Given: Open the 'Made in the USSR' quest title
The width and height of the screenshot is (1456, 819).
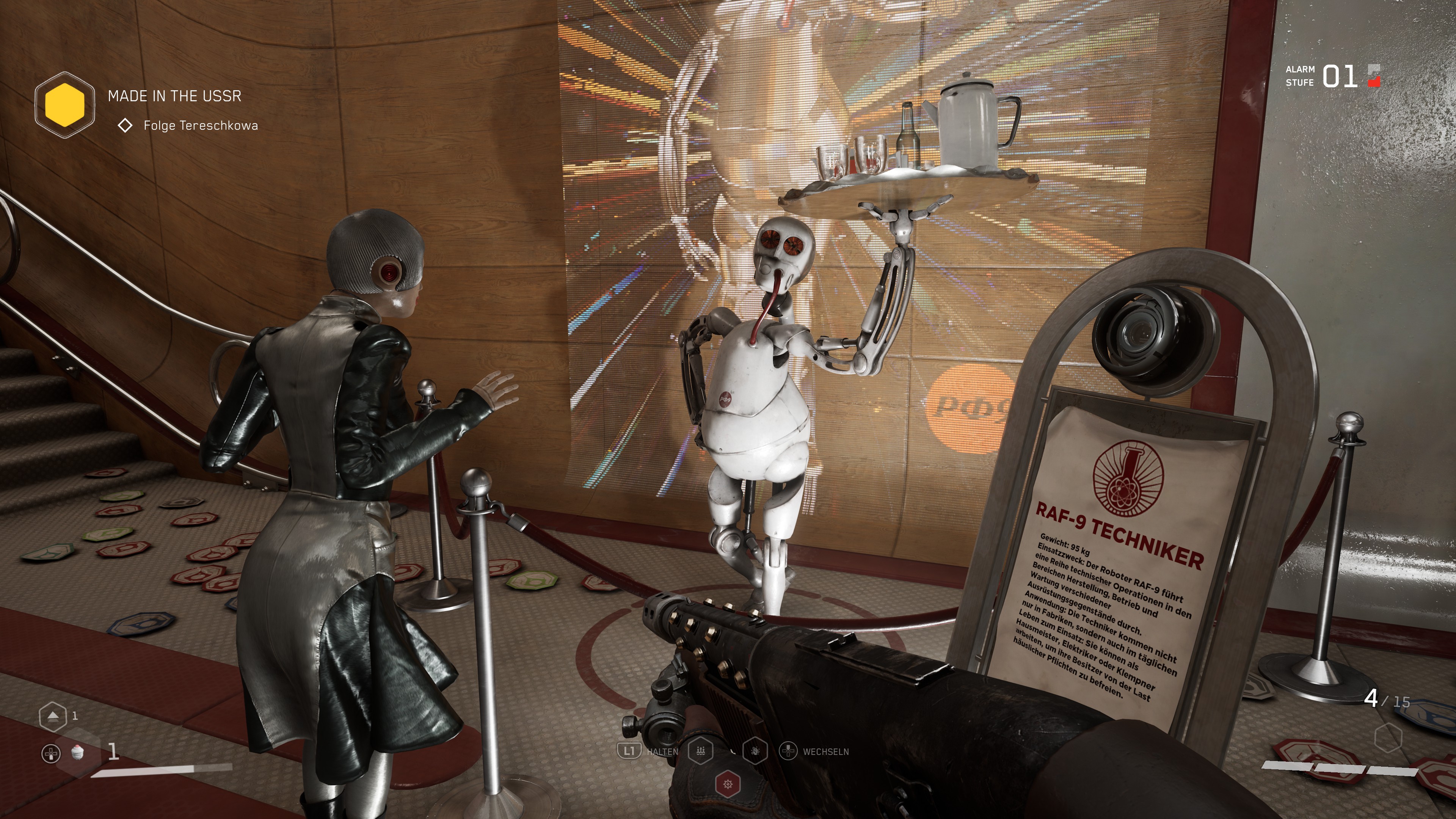Looking at the screenshot, I should [x=174, y=96].
